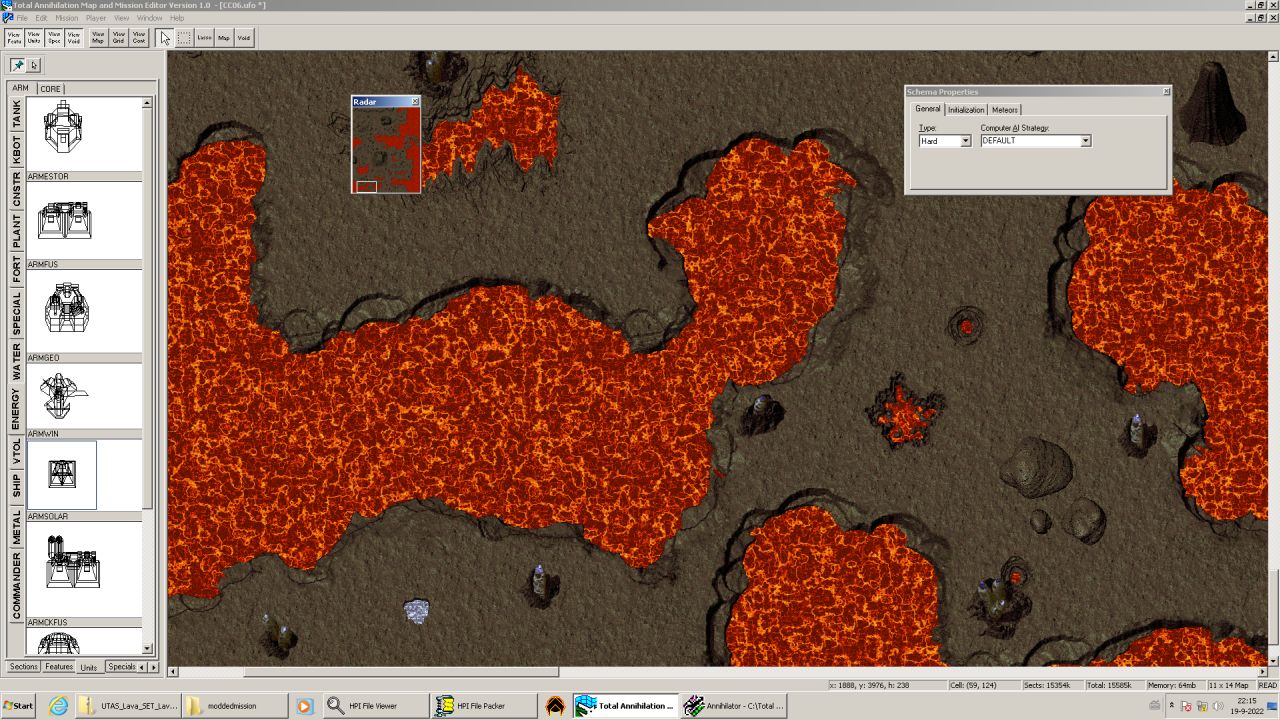Show the Sections bottom tab
This screenshot has width=1280, height=720.
(23, 667)
